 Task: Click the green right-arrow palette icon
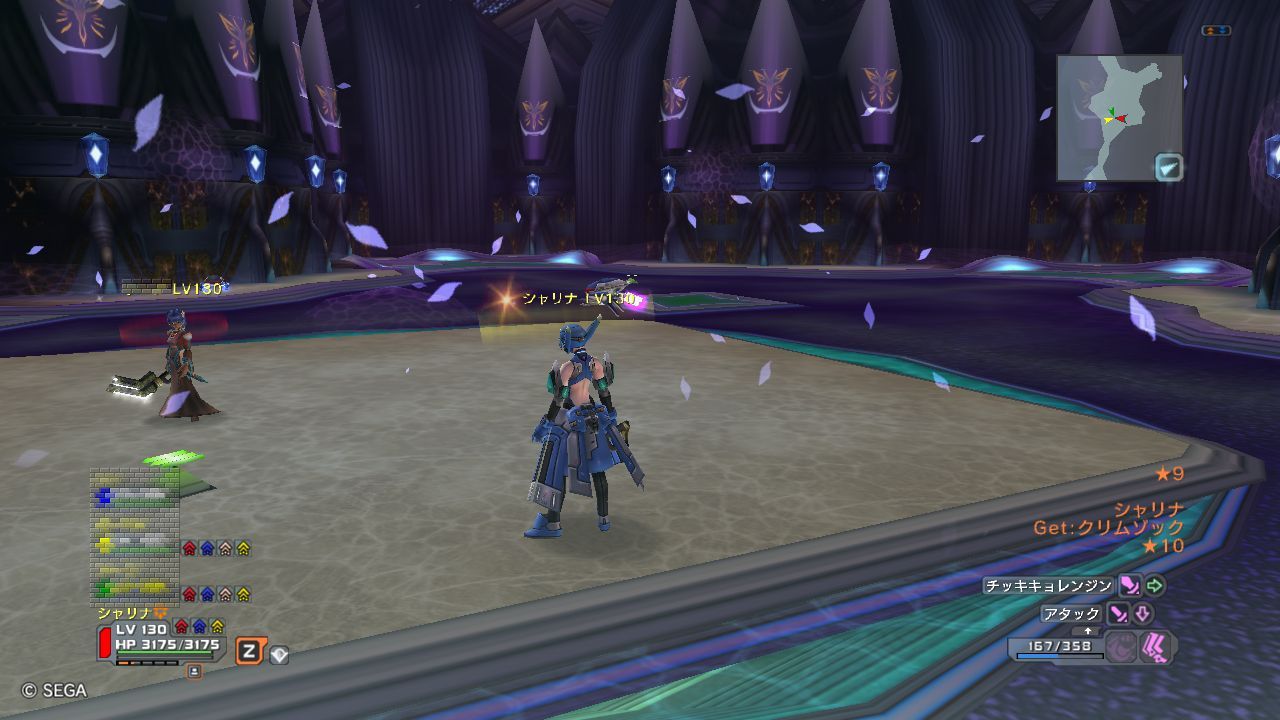pos(1155,586)
